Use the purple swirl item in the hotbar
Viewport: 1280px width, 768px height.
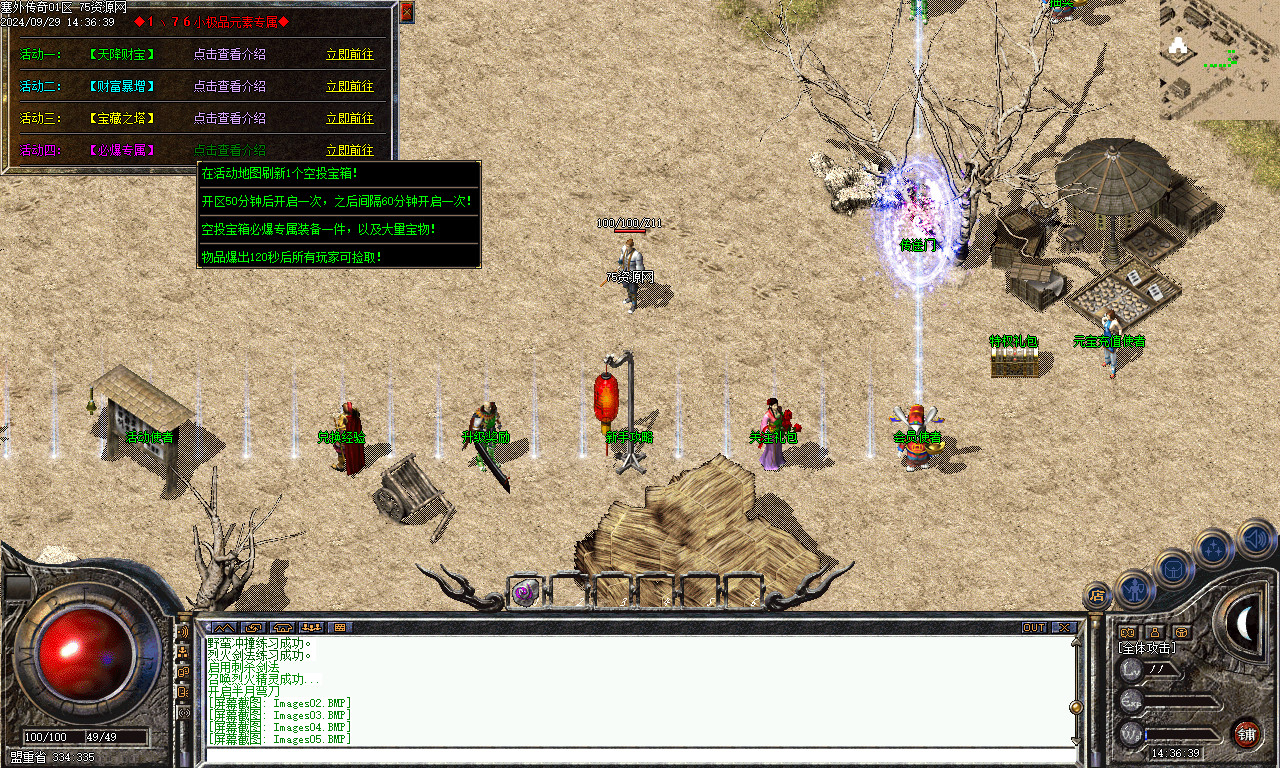(x=524, y=592)
